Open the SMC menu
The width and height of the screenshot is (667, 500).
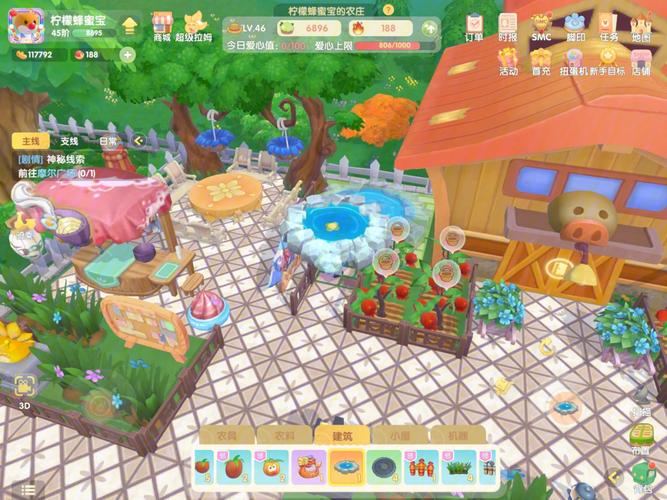[541, 25]
